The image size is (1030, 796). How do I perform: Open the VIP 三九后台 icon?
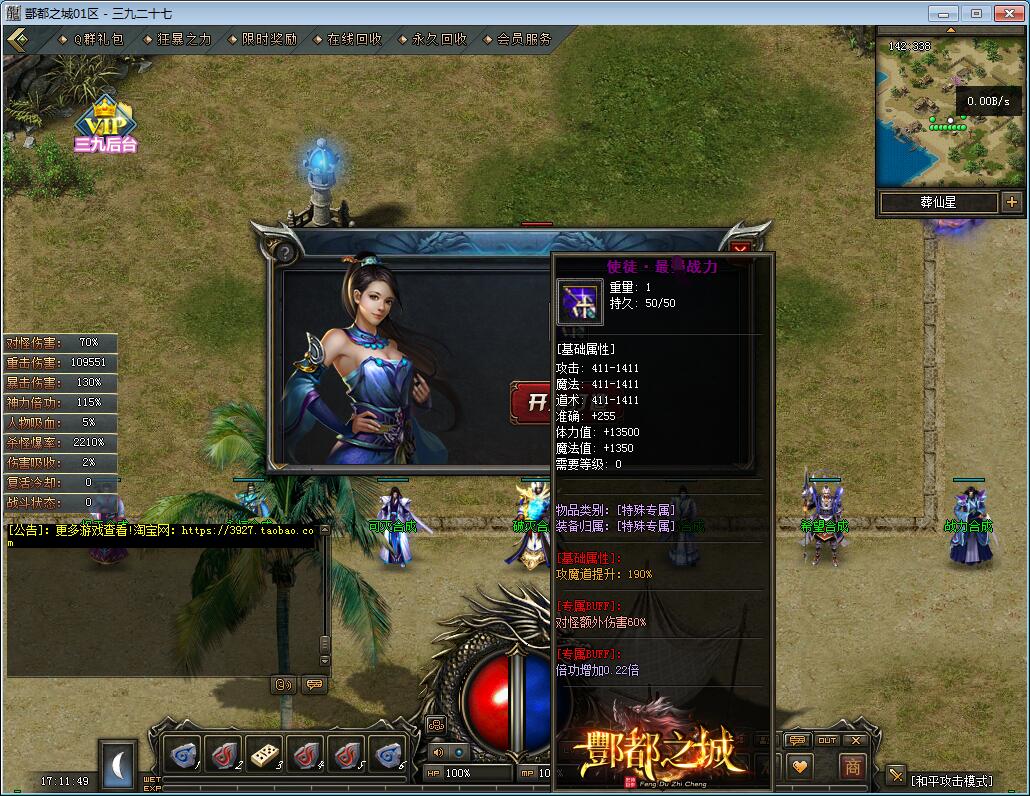point(105,123)
